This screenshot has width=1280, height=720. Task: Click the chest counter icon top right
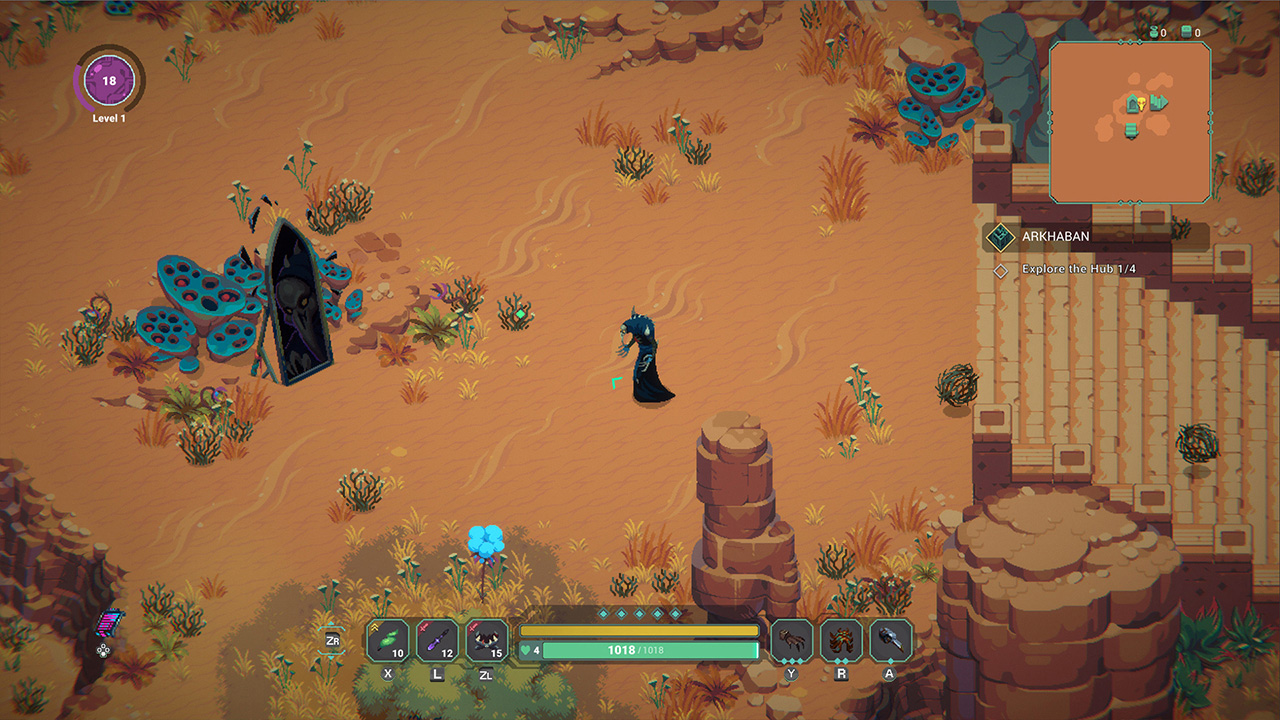coord(1187,31)
